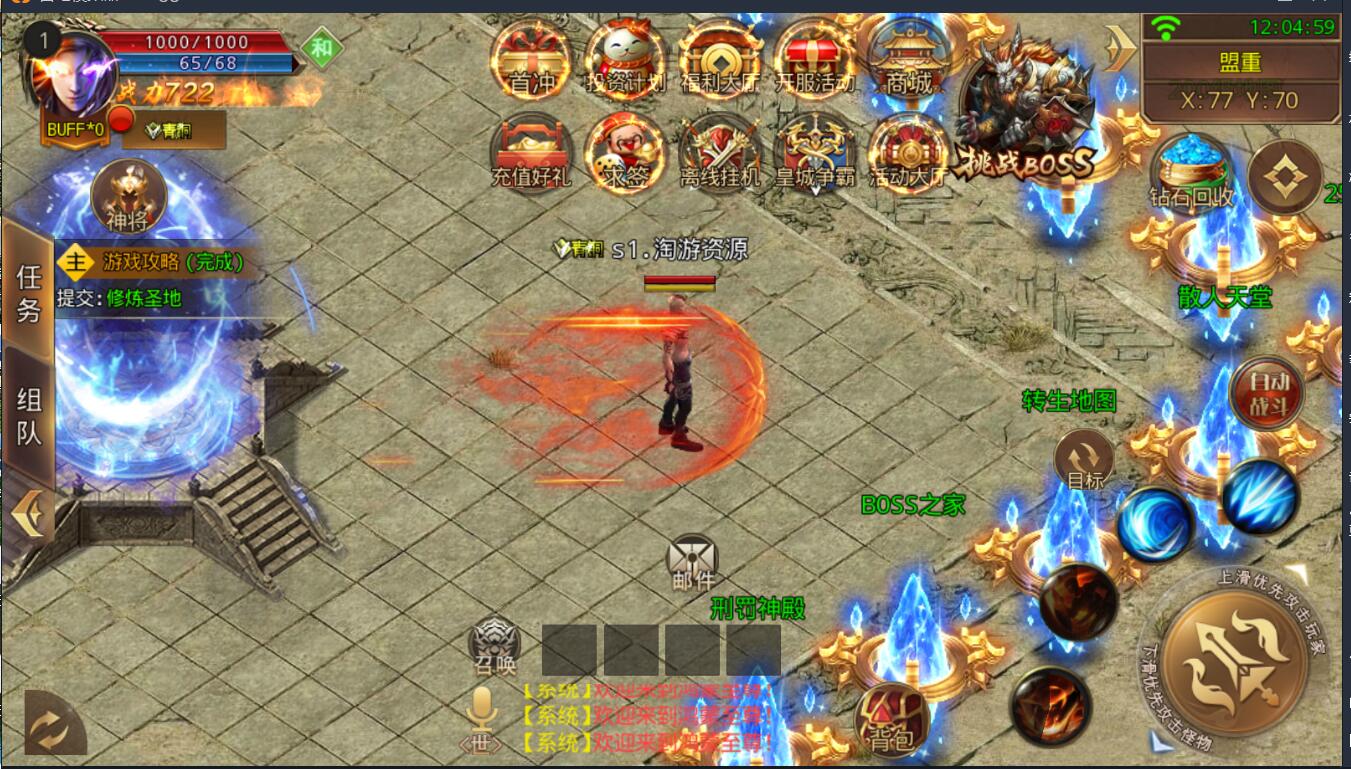Open the 开服活动 server launch event
Viewport: 1351px width, 769px height.
pyautogui.click(x=815, y=60)
